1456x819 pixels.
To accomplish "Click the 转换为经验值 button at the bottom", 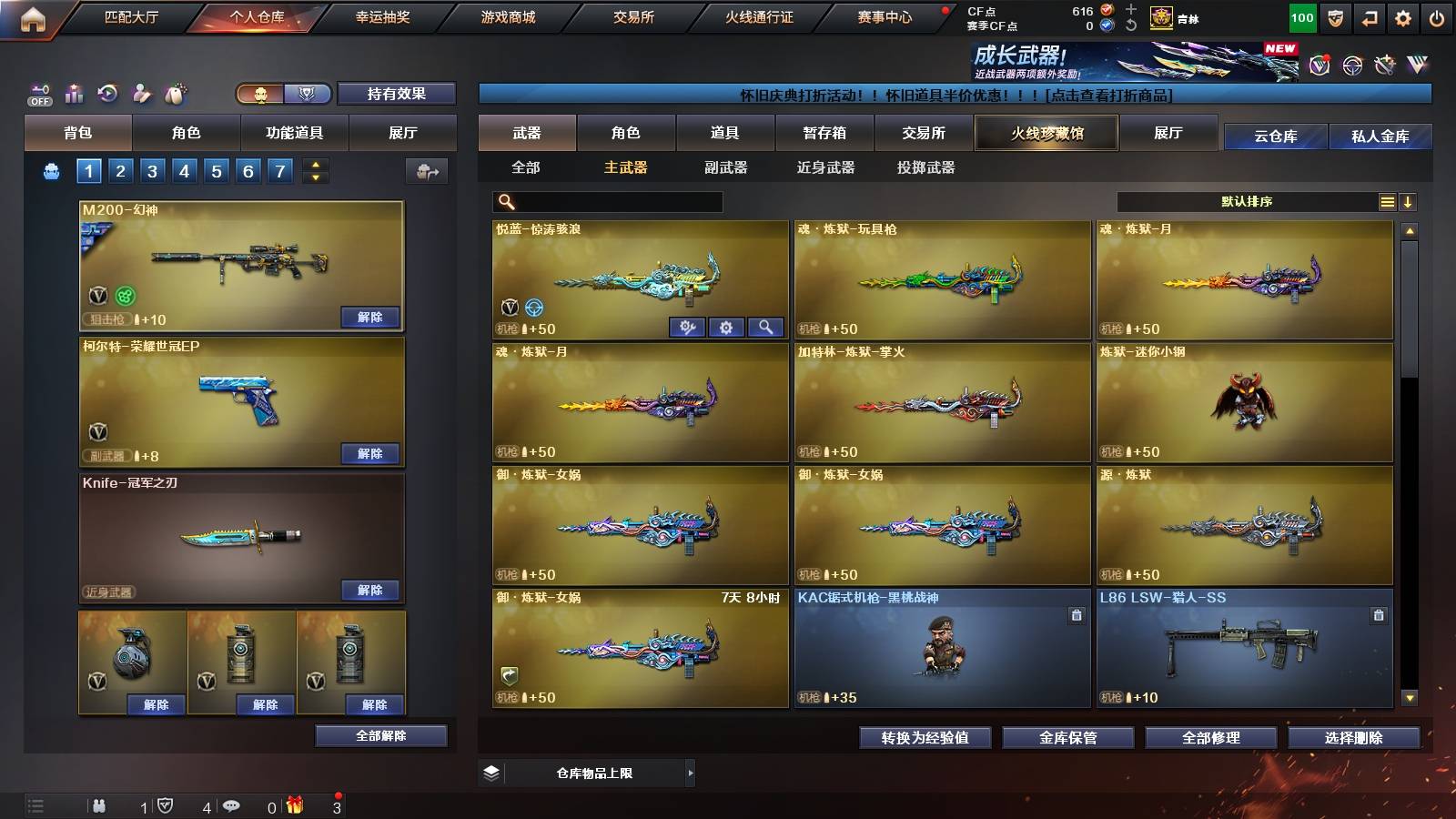I will (x=924, y=738).
